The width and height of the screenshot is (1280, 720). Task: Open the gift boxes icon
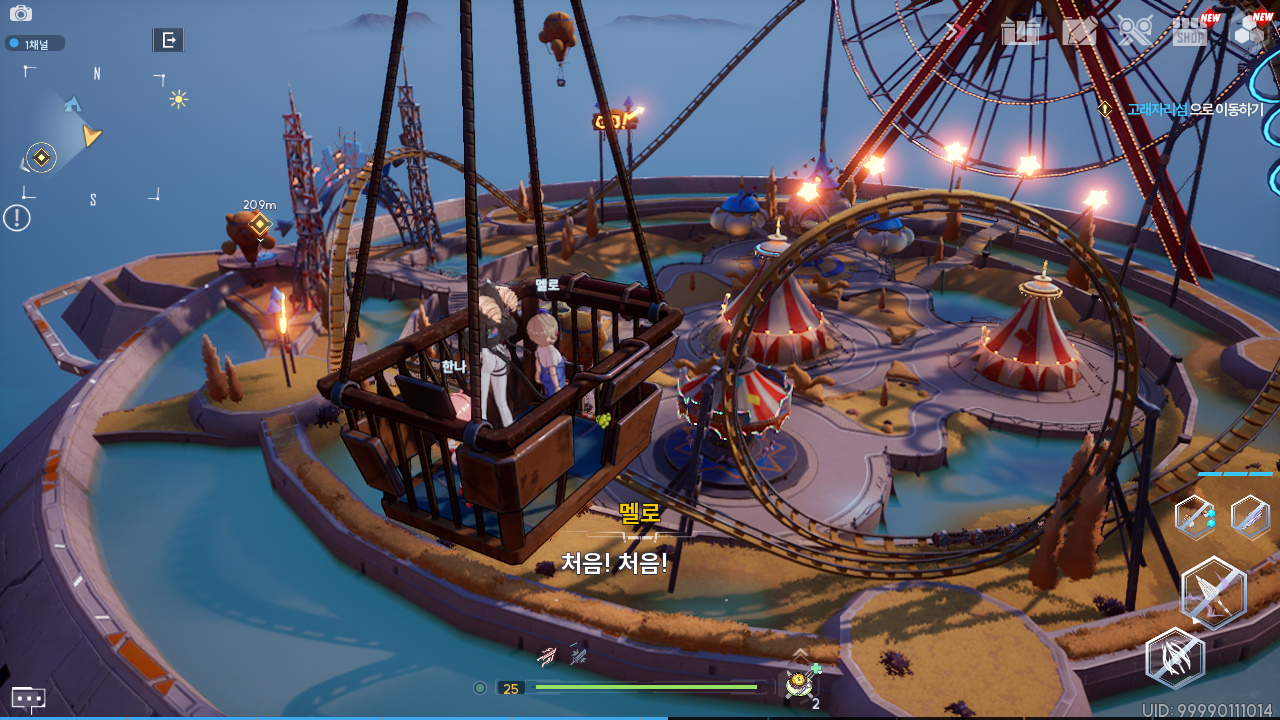pyautogui.click(x=1021, y=32)
